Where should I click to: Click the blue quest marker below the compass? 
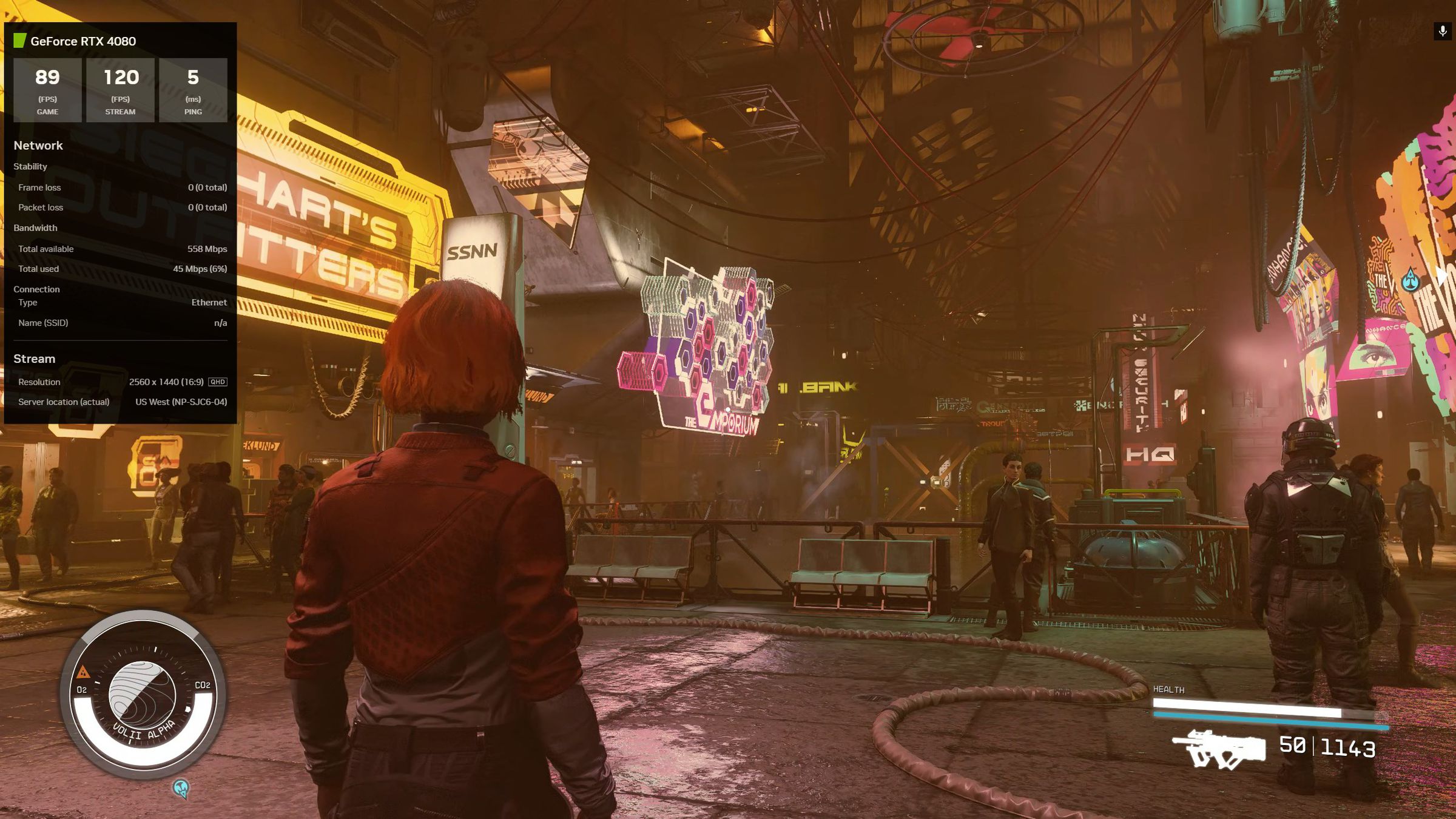[x=181, y=788]
